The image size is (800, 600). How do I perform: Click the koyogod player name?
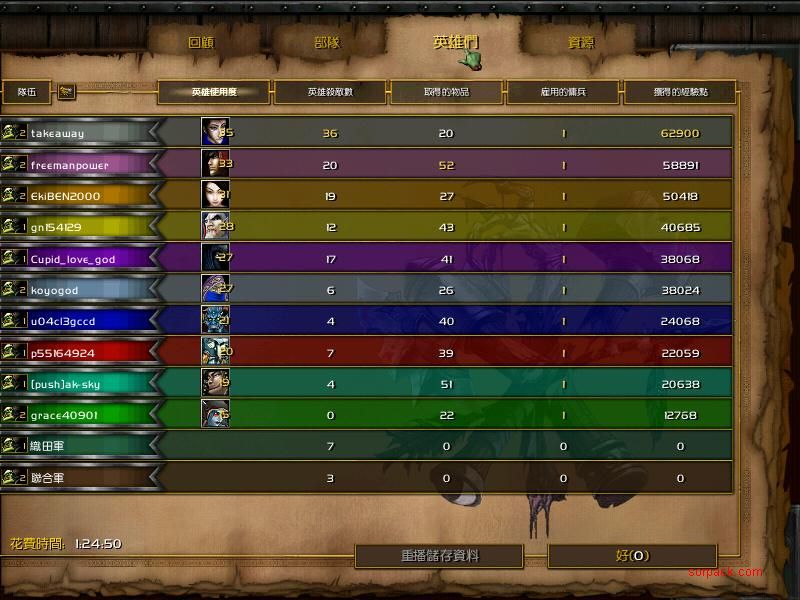coord(55,290)
